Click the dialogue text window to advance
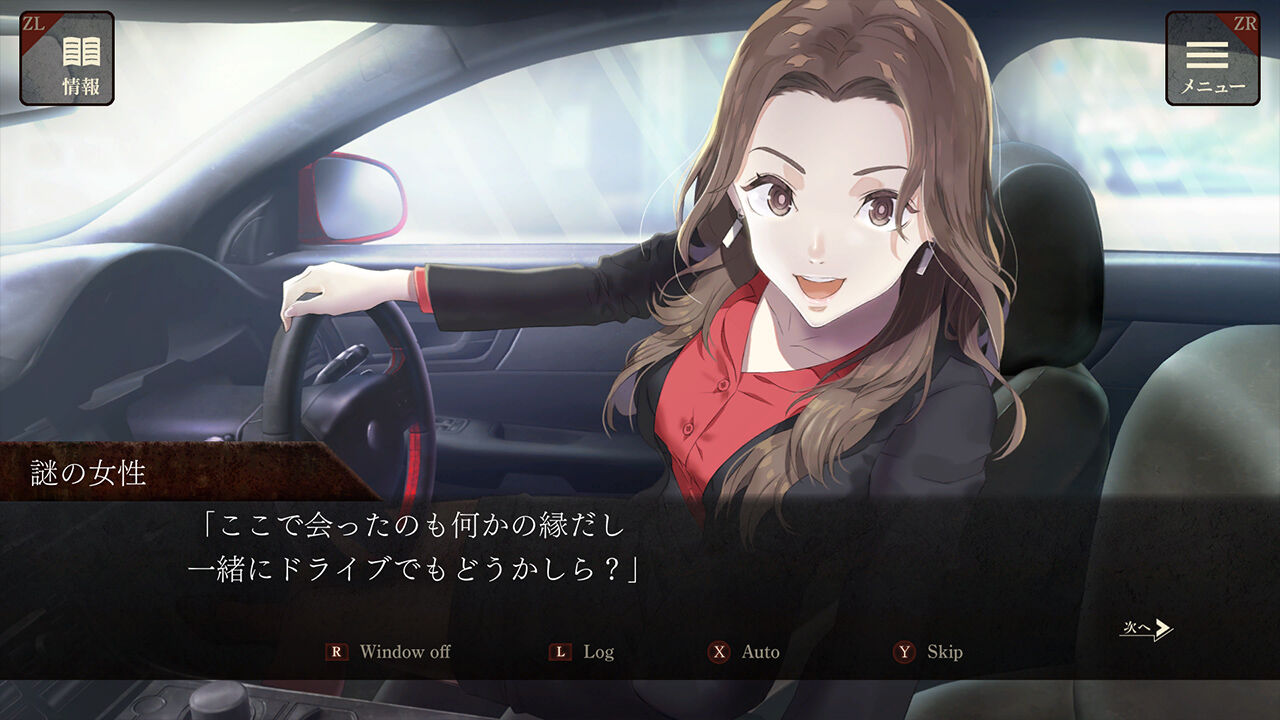Screen dimensions: 1280x720 640,550
